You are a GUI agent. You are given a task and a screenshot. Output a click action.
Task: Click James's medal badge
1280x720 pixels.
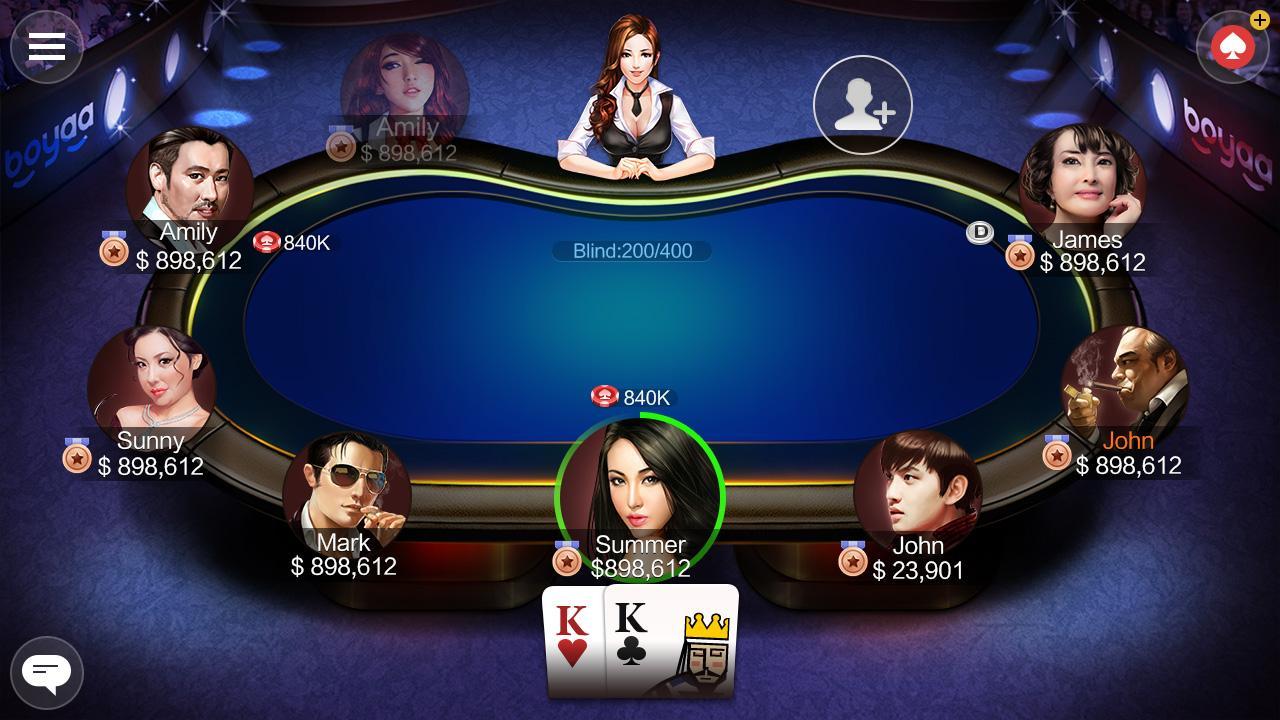point(1021,255)
